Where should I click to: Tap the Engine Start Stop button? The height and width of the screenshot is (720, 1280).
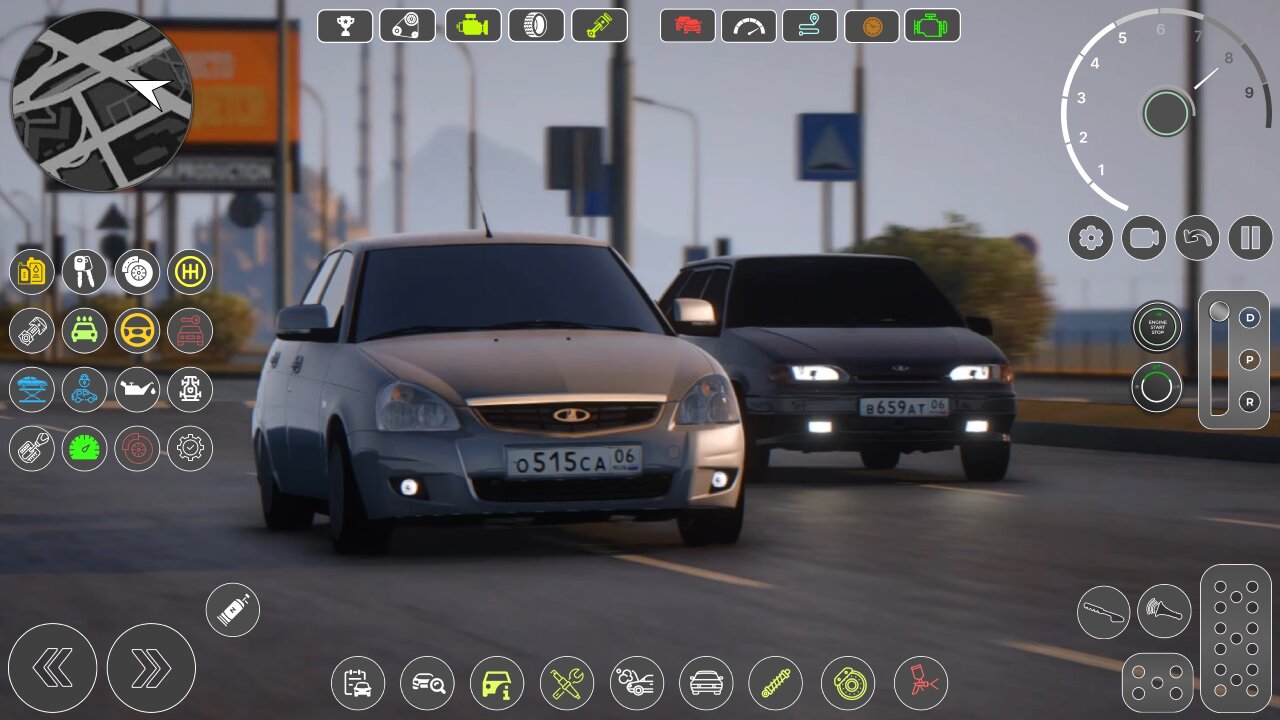(x=1157, y=327)
